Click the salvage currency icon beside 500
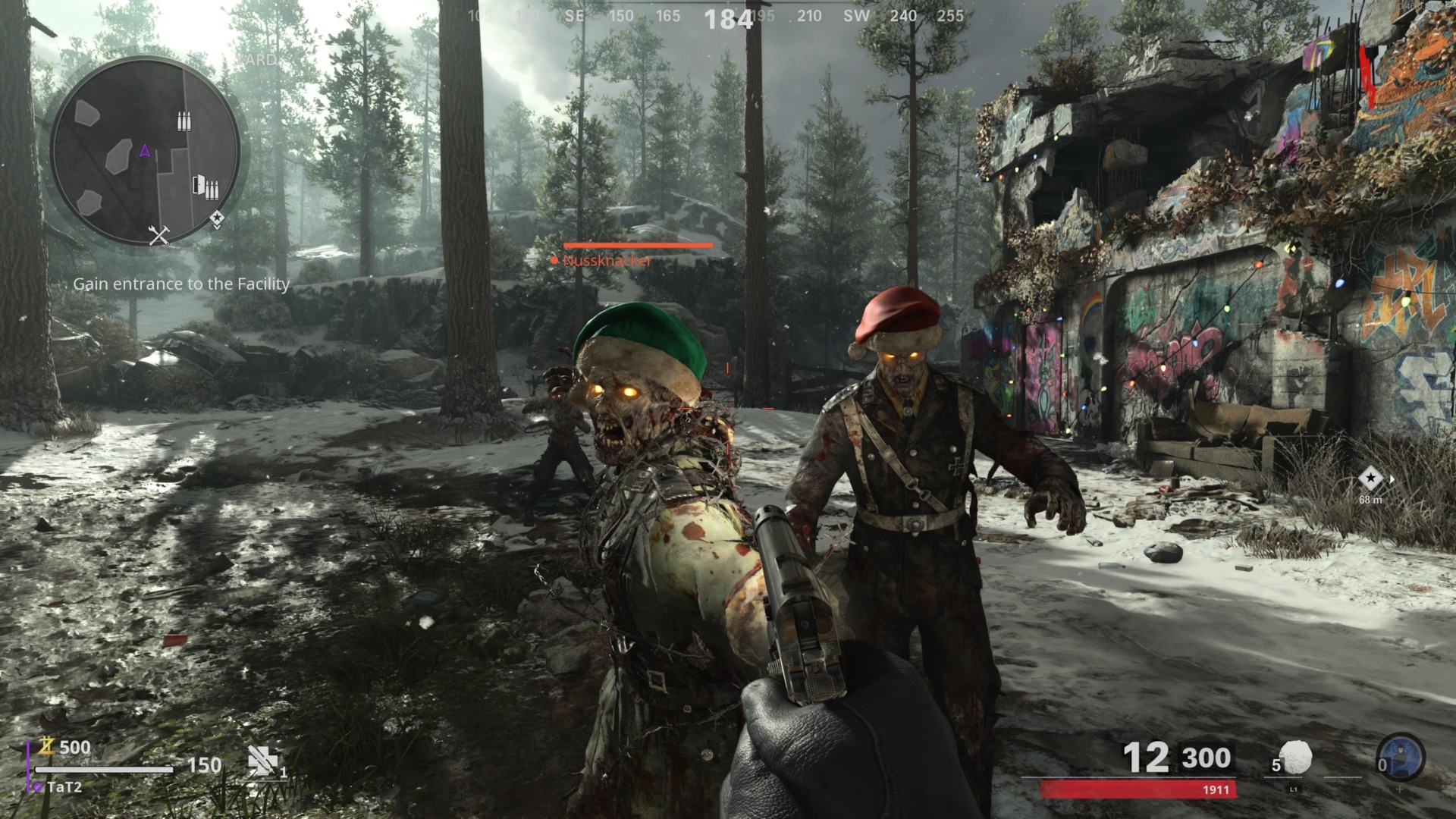Viewport: 1456px width, 819px height. (x=47, y=745)
